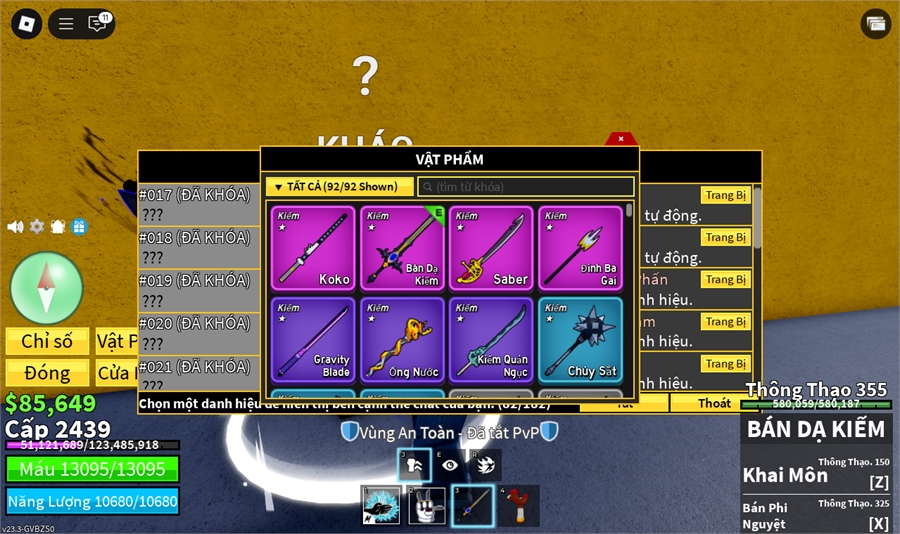Open settings via the gear icon

pyautogui.click(x=37, y=227)
